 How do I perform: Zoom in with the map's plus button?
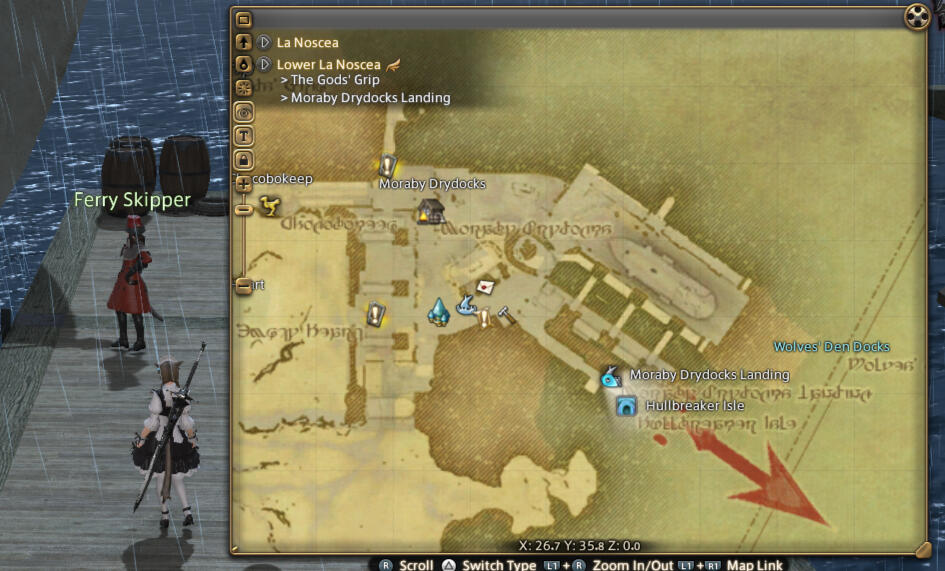pos(243,184)
